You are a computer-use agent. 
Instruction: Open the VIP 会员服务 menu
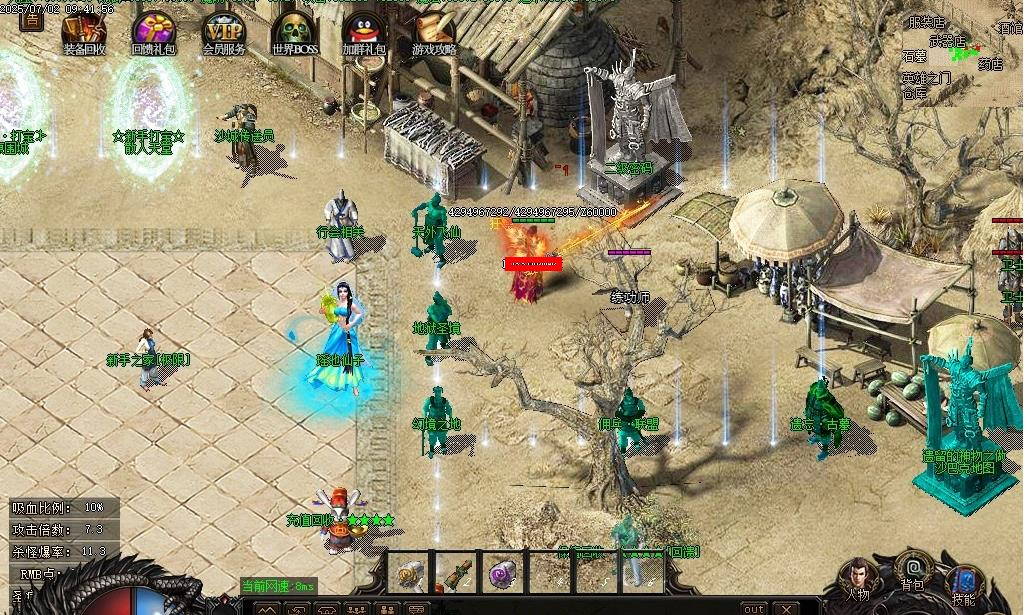point(224,31)
